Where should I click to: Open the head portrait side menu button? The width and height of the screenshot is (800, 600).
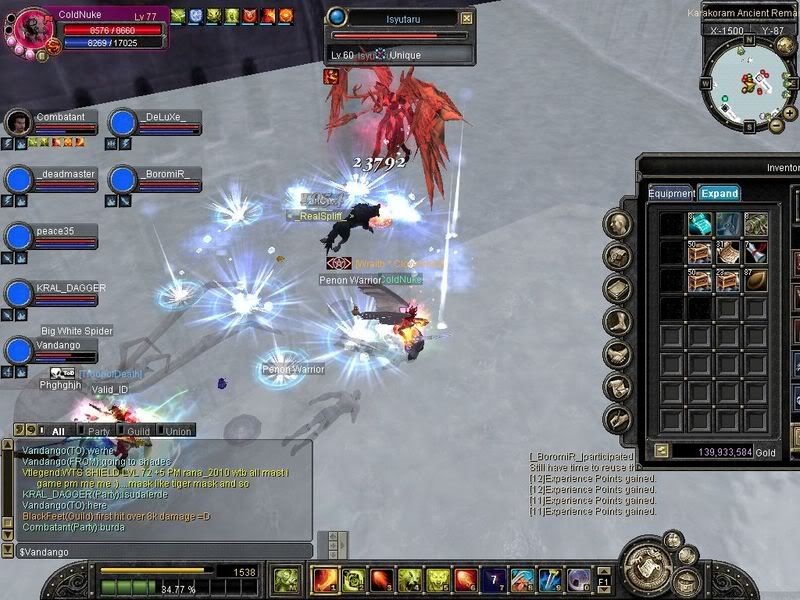coord(618,225)
